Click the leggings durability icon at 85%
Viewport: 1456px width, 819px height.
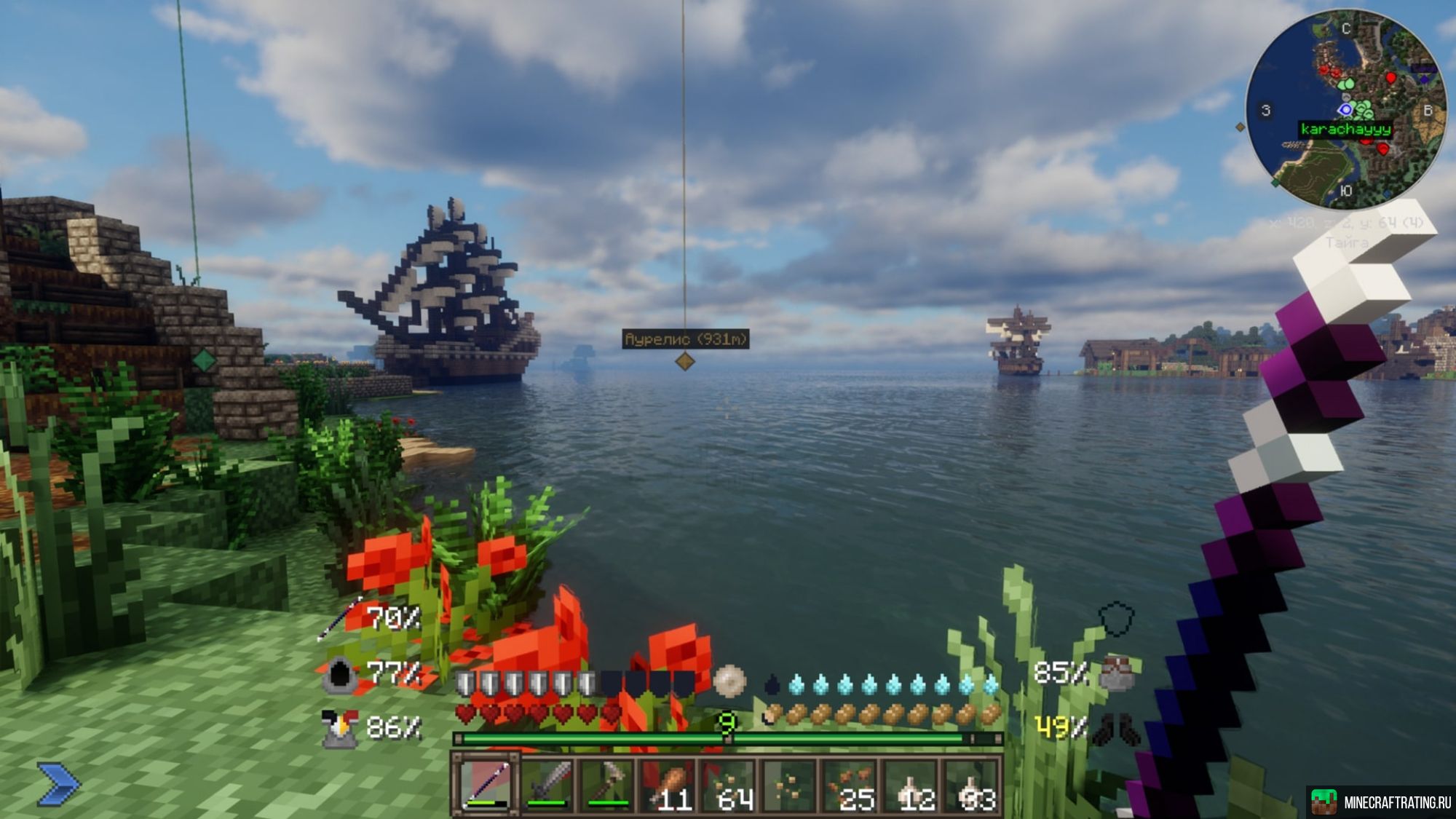click(x=1119, y=672)
